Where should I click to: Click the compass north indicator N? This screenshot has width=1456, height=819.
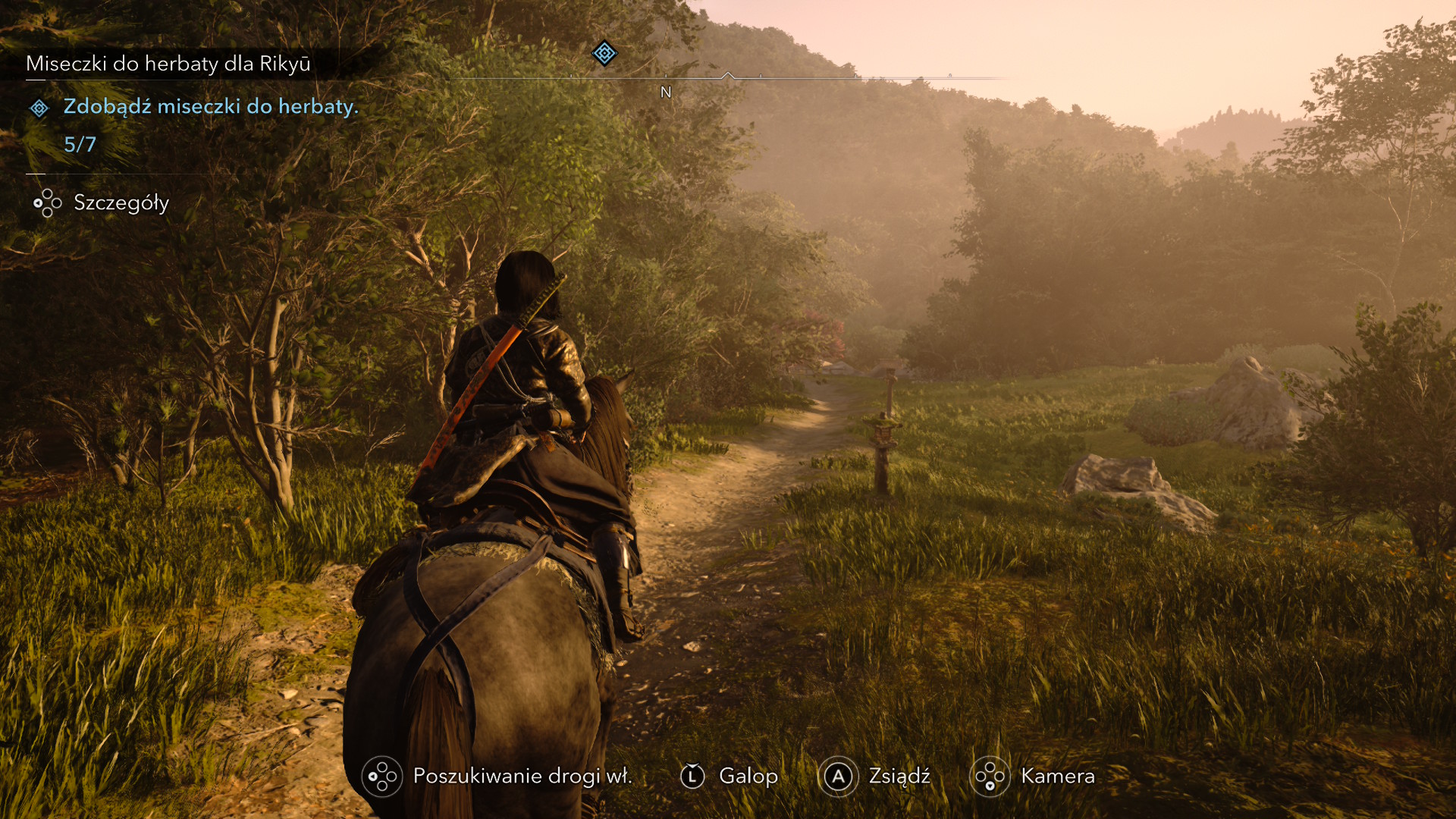pos(666,93)
